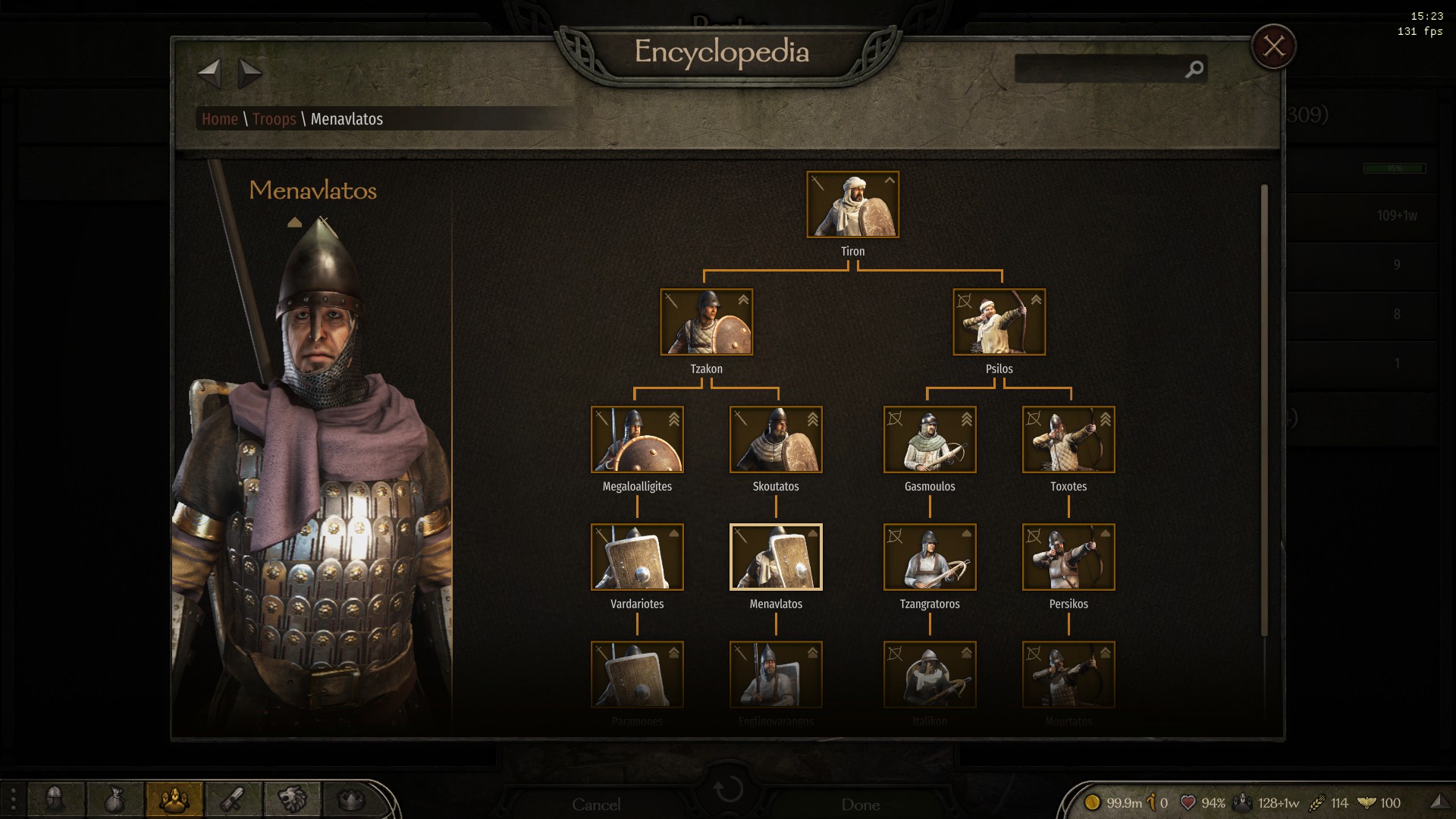Open the Tzakon troop entry
The height and width of the screenshot is (819, 1456).
706,322
